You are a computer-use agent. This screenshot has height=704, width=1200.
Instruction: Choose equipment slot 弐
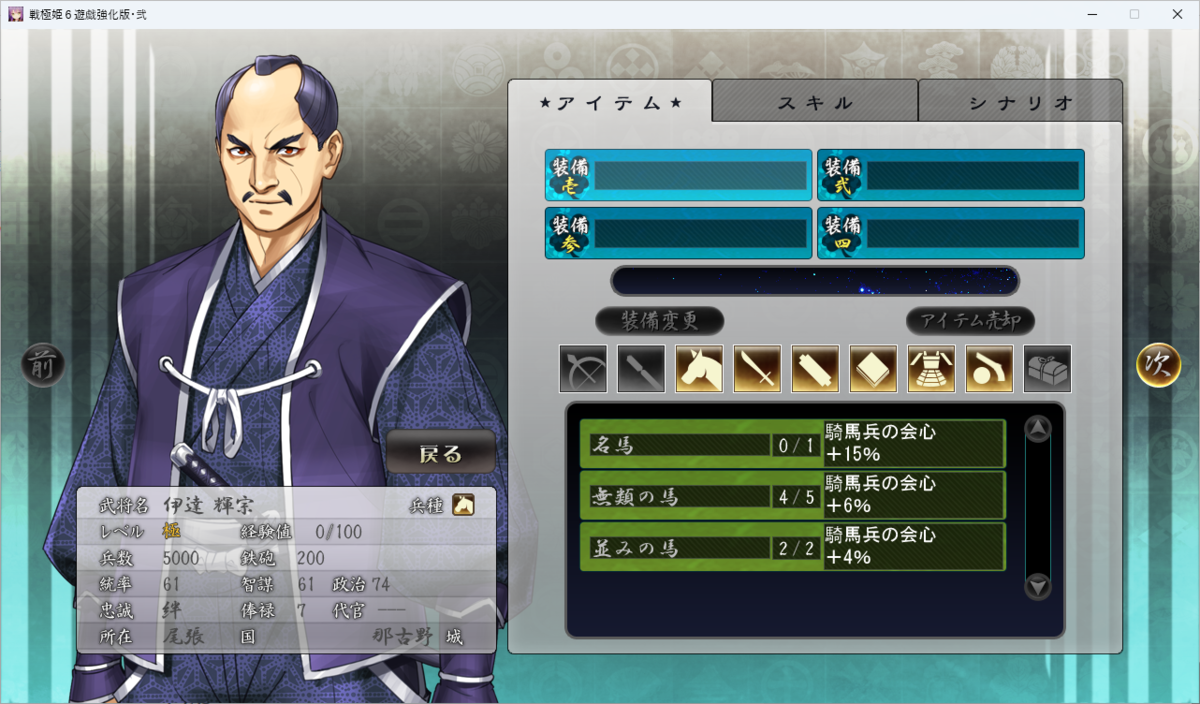pyautogui.click(x=950, y=176)
